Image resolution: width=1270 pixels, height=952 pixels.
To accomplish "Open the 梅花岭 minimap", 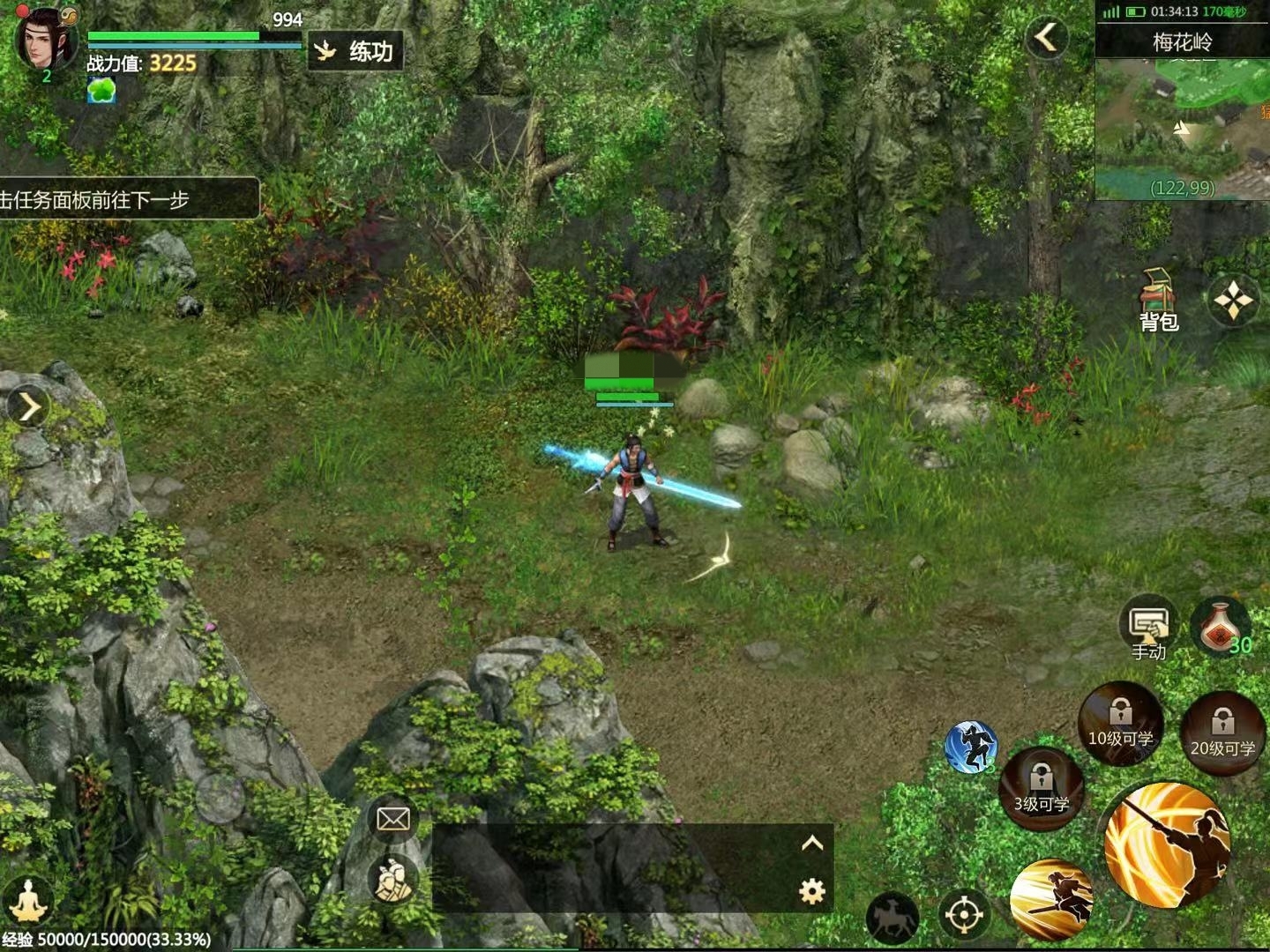I will tap(1182, 128).
